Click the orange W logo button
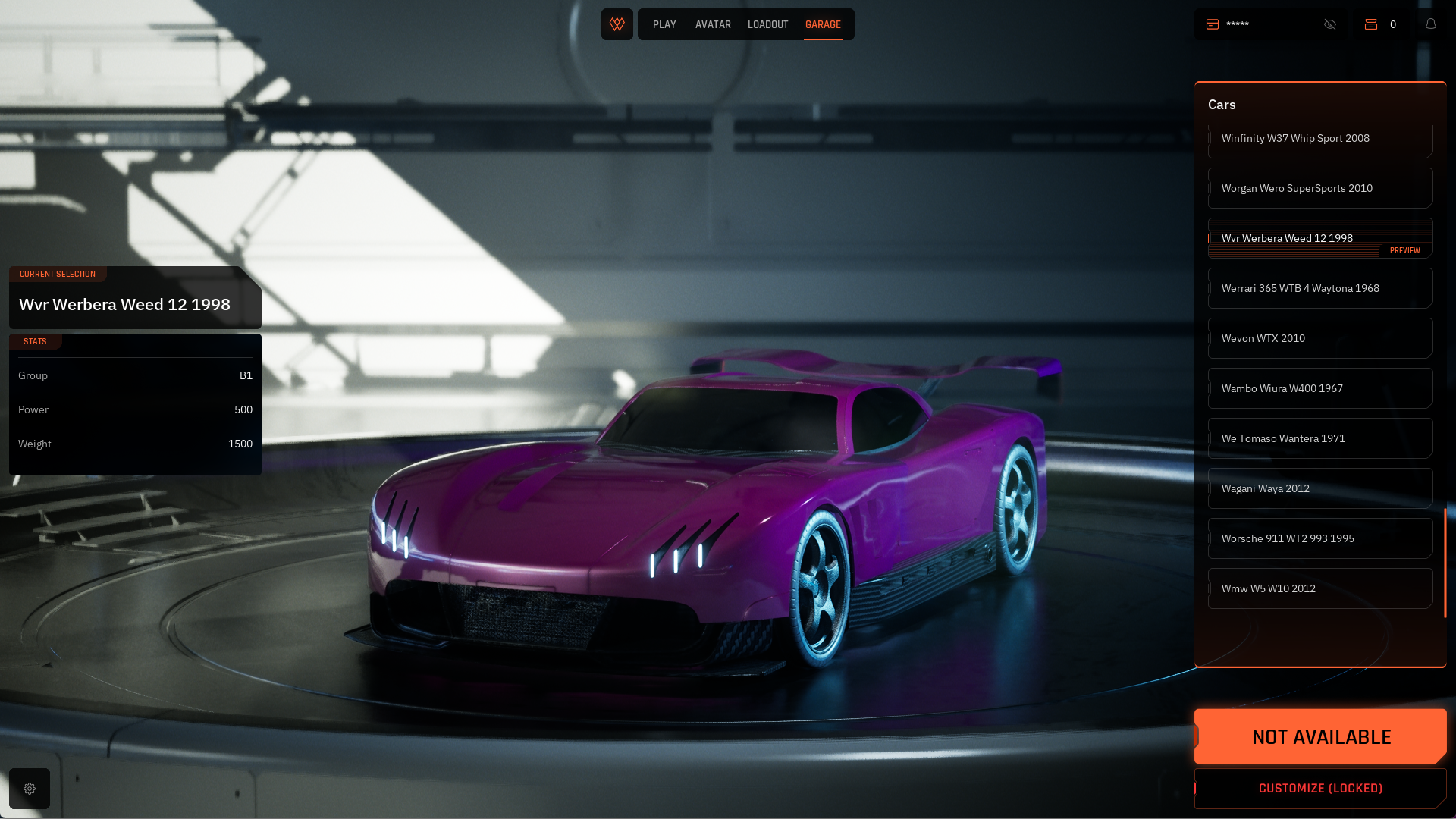1456x819 pixels. pyautogui.click(x=617, y=24)
